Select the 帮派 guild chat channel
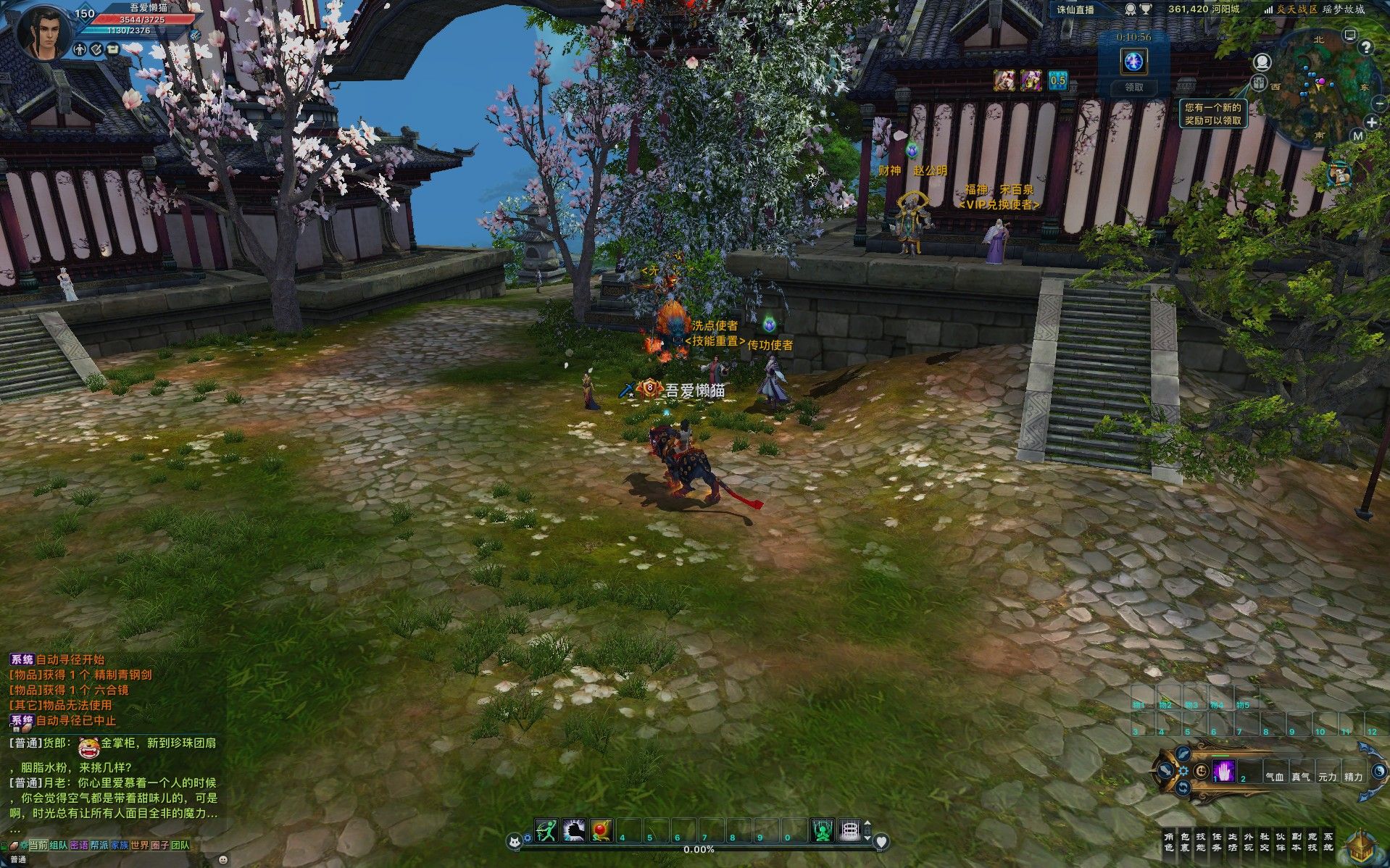Viewport: 1390px width, 868px height. 99,845
